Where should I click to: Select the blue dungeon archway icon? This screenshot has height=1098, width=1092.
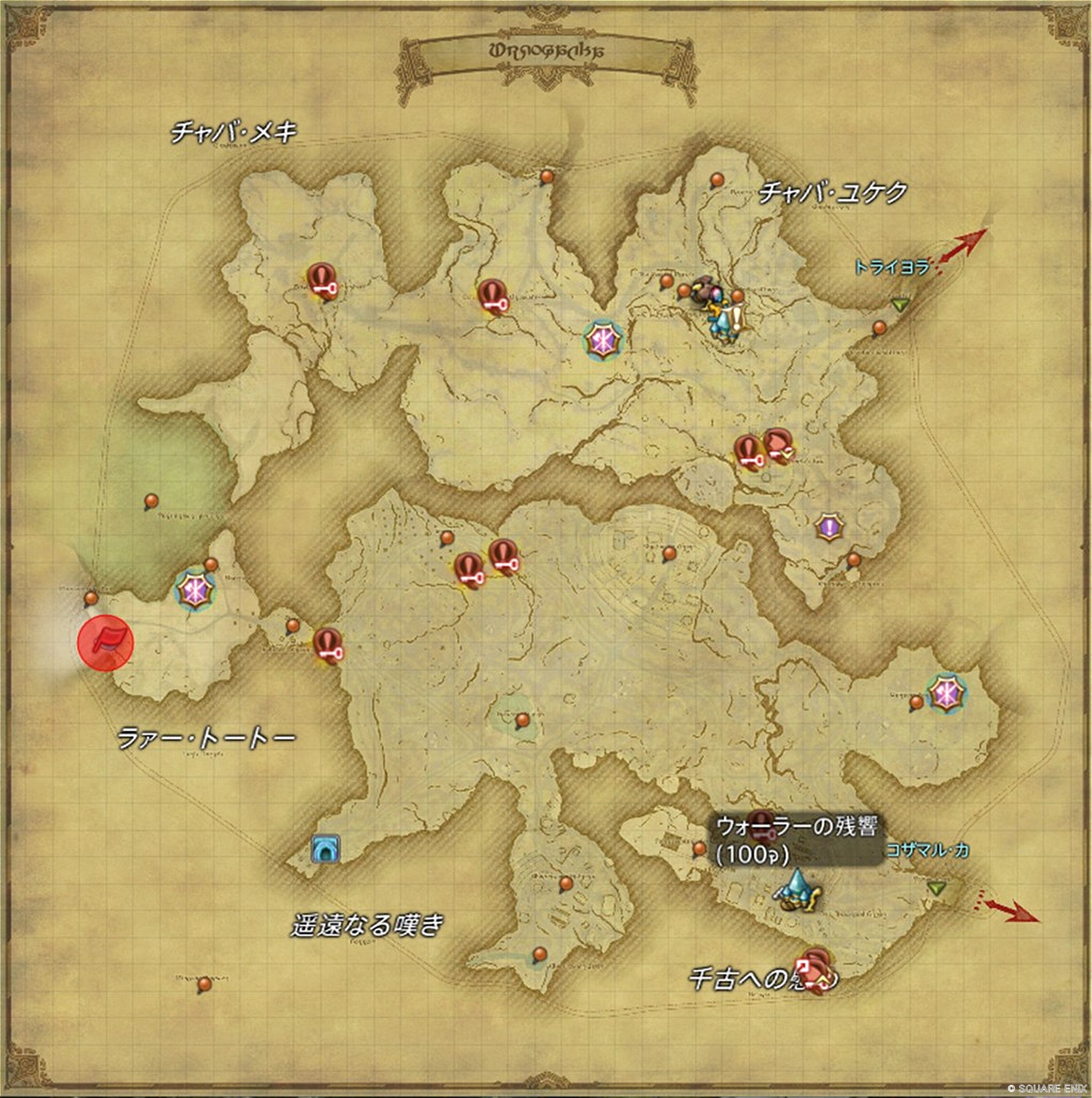[x=326, y=849]
